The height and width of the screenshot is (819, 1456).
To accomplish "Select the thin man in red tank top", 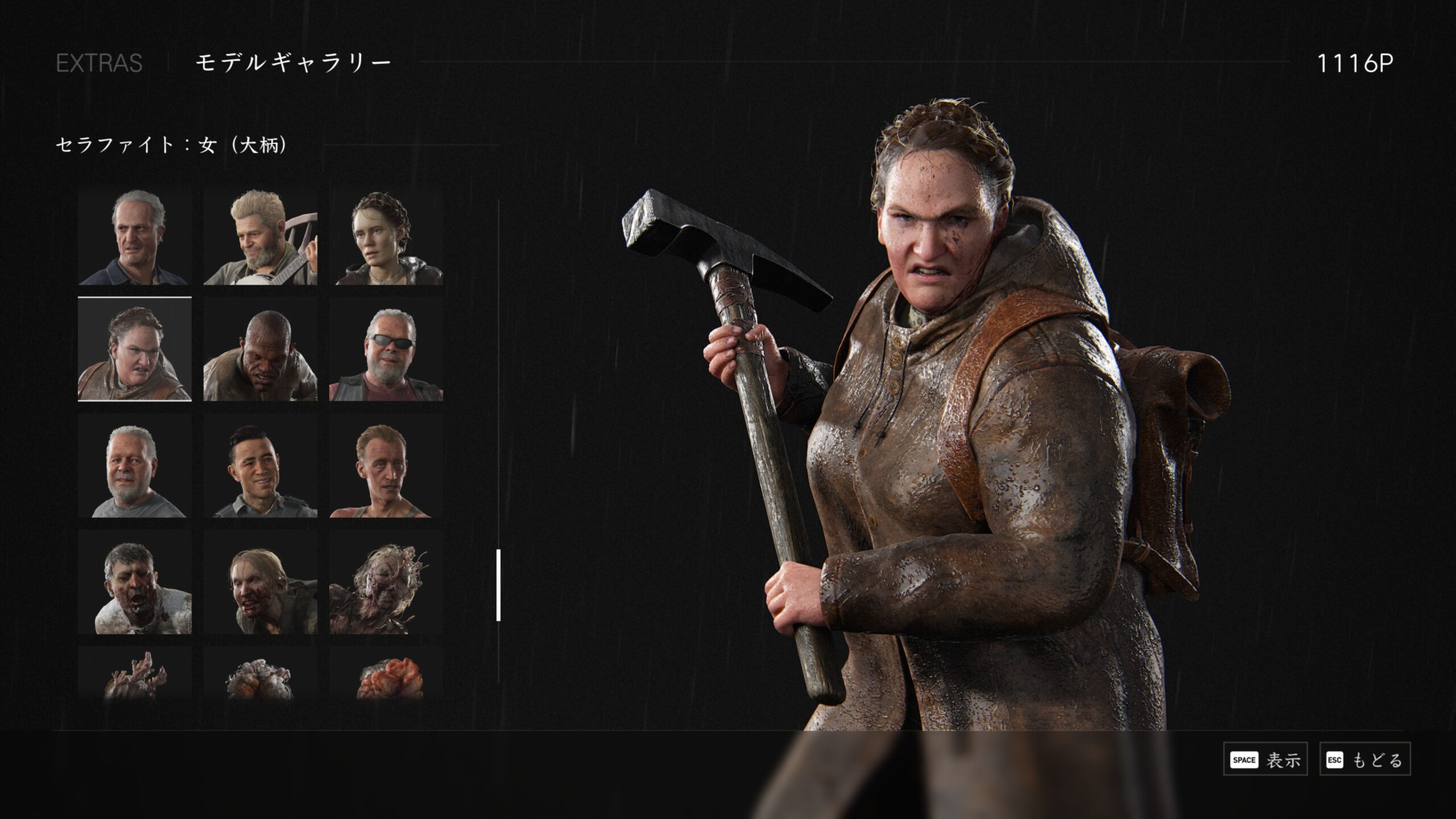I will [x=386, y=466].
